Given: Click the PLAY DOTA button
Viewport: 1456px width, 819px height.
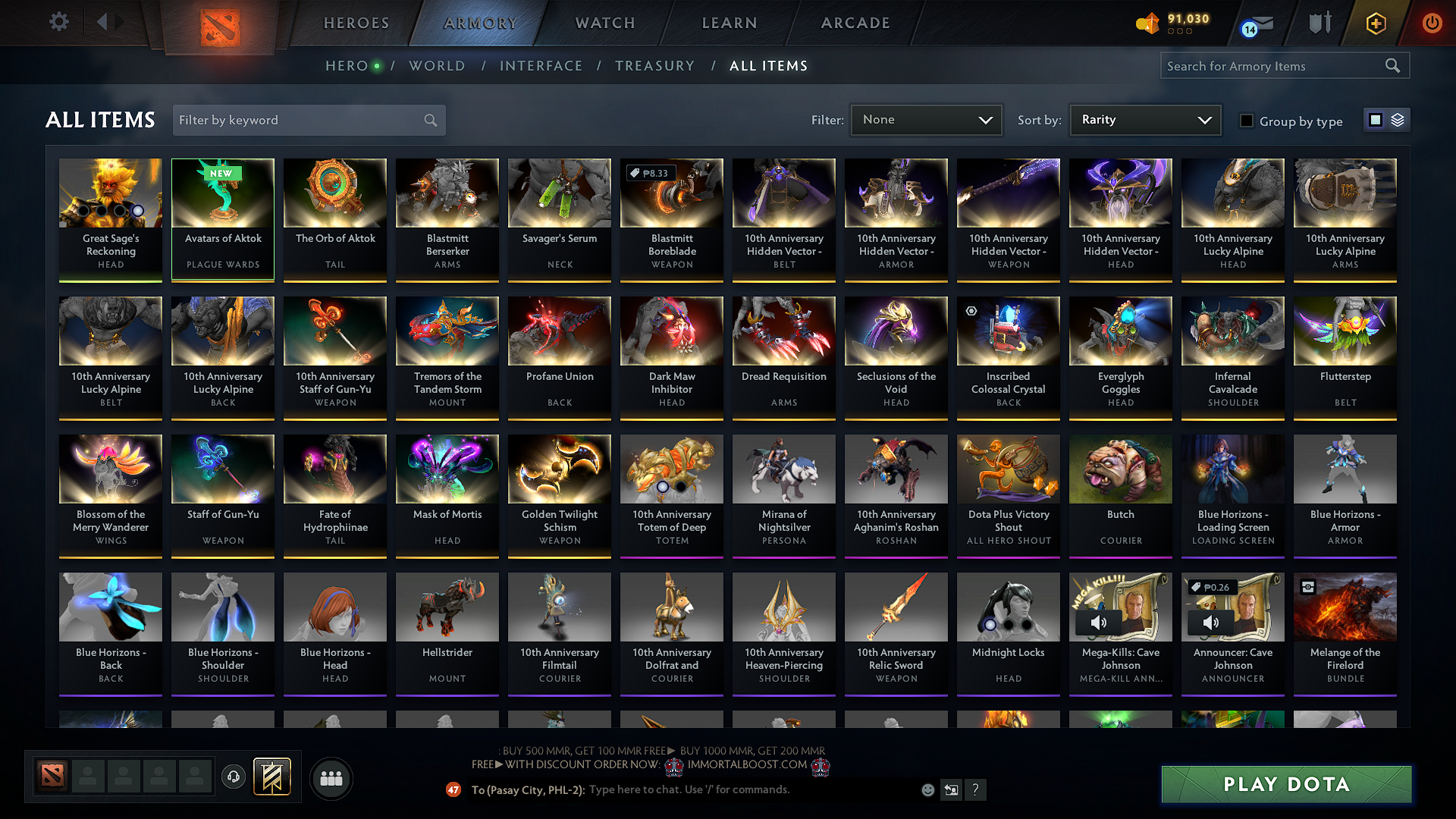Looking at the screenshot, I should tap(1285, 784).
